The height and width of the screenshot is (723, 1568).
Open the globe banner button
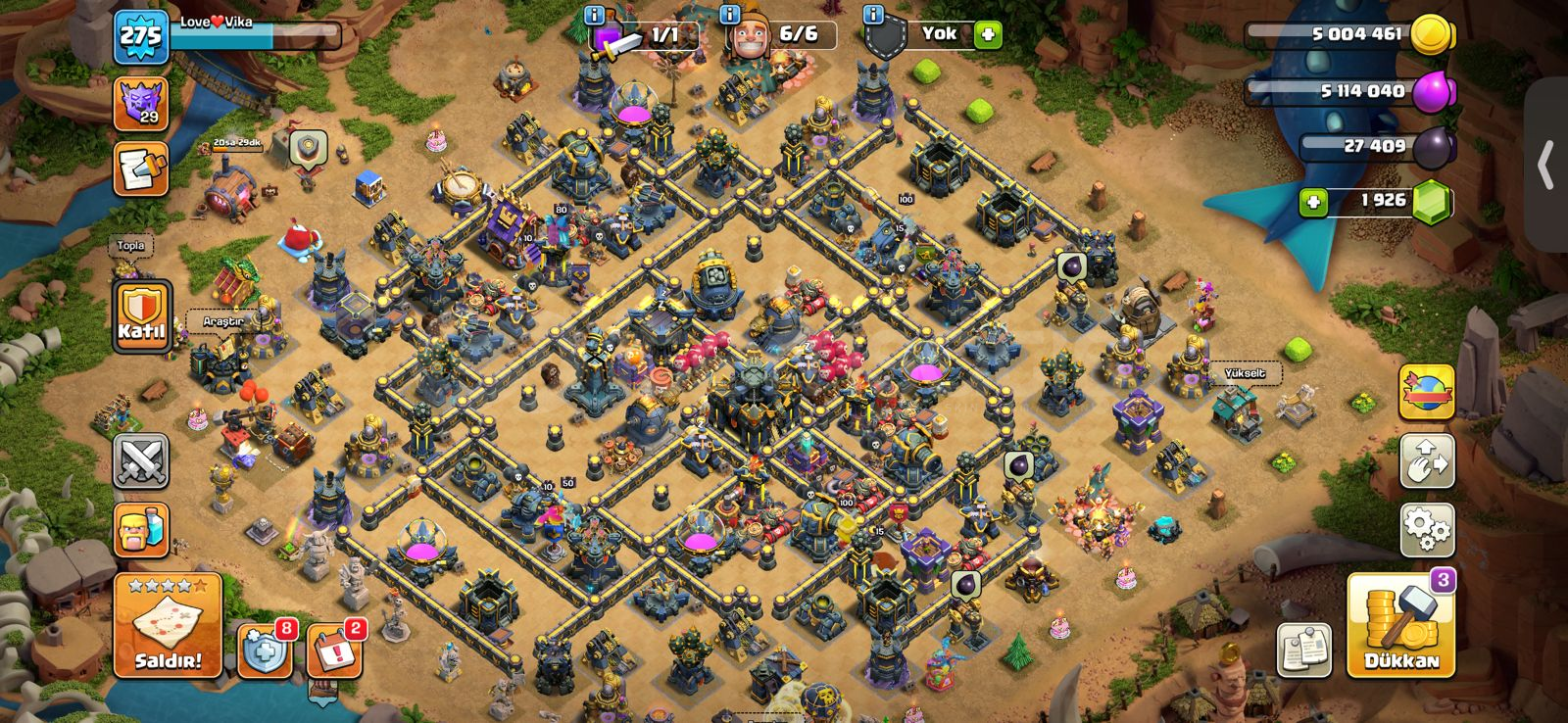(1427, 391)
